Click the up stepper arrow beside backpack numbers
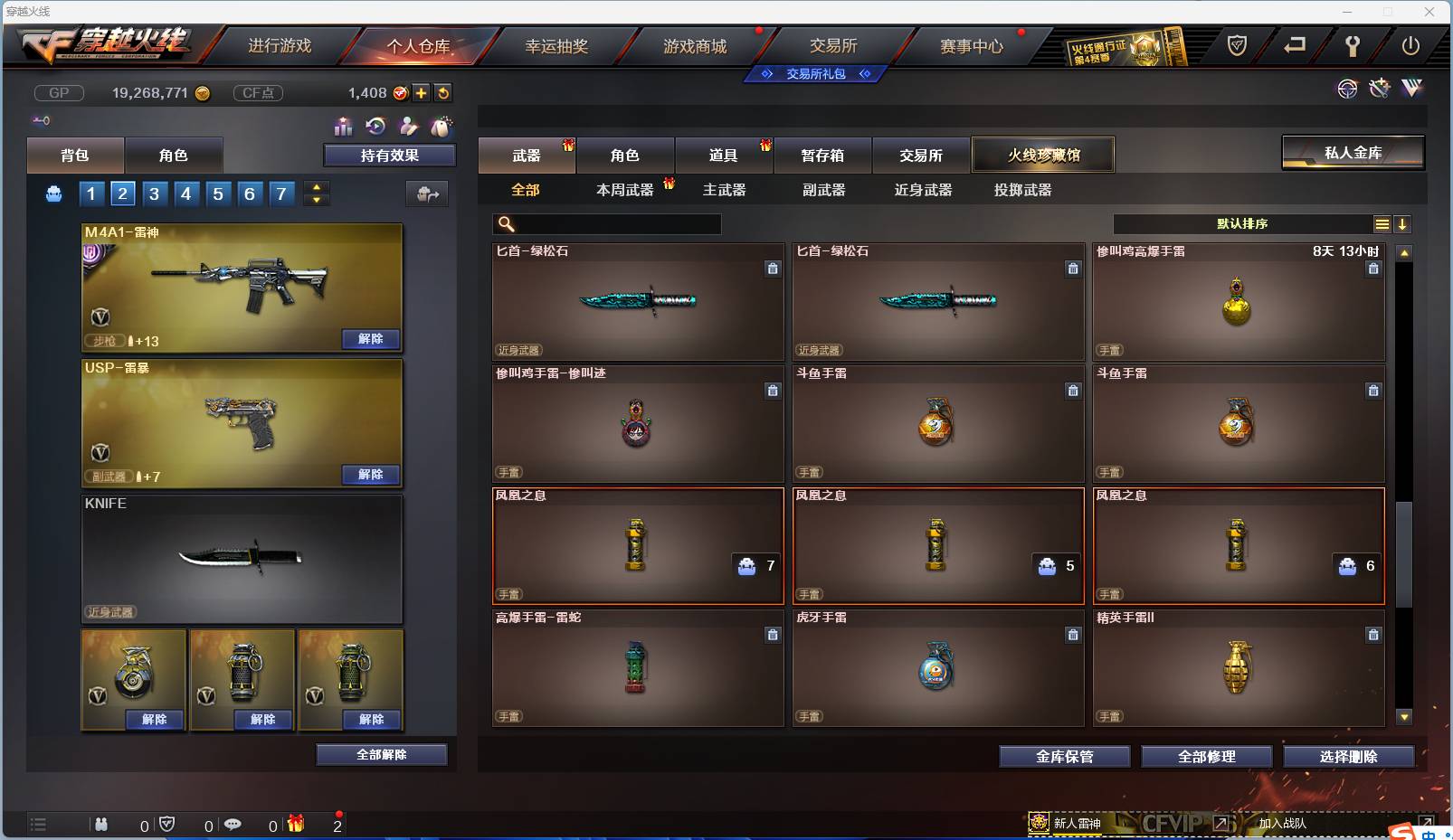 click(x=315, y=187)
